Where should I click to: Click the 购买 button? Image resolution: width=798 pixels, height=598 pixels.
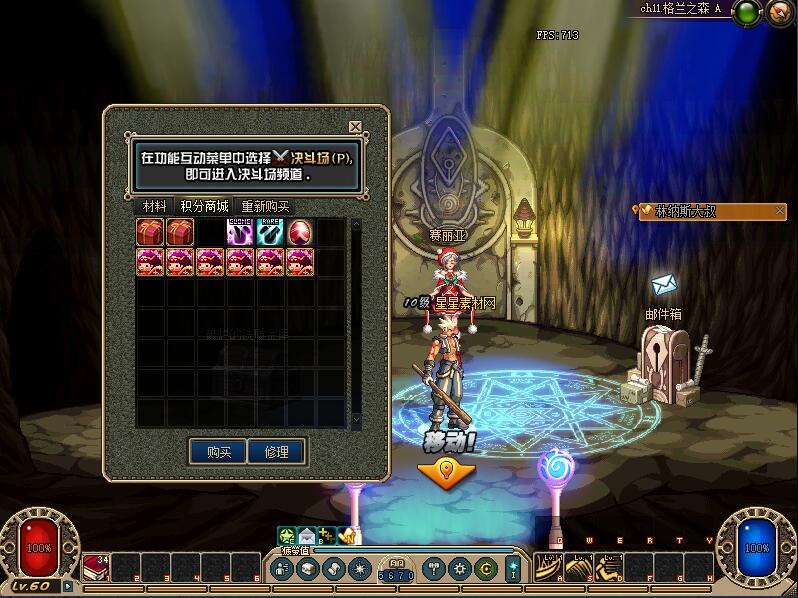pos(219,452)
